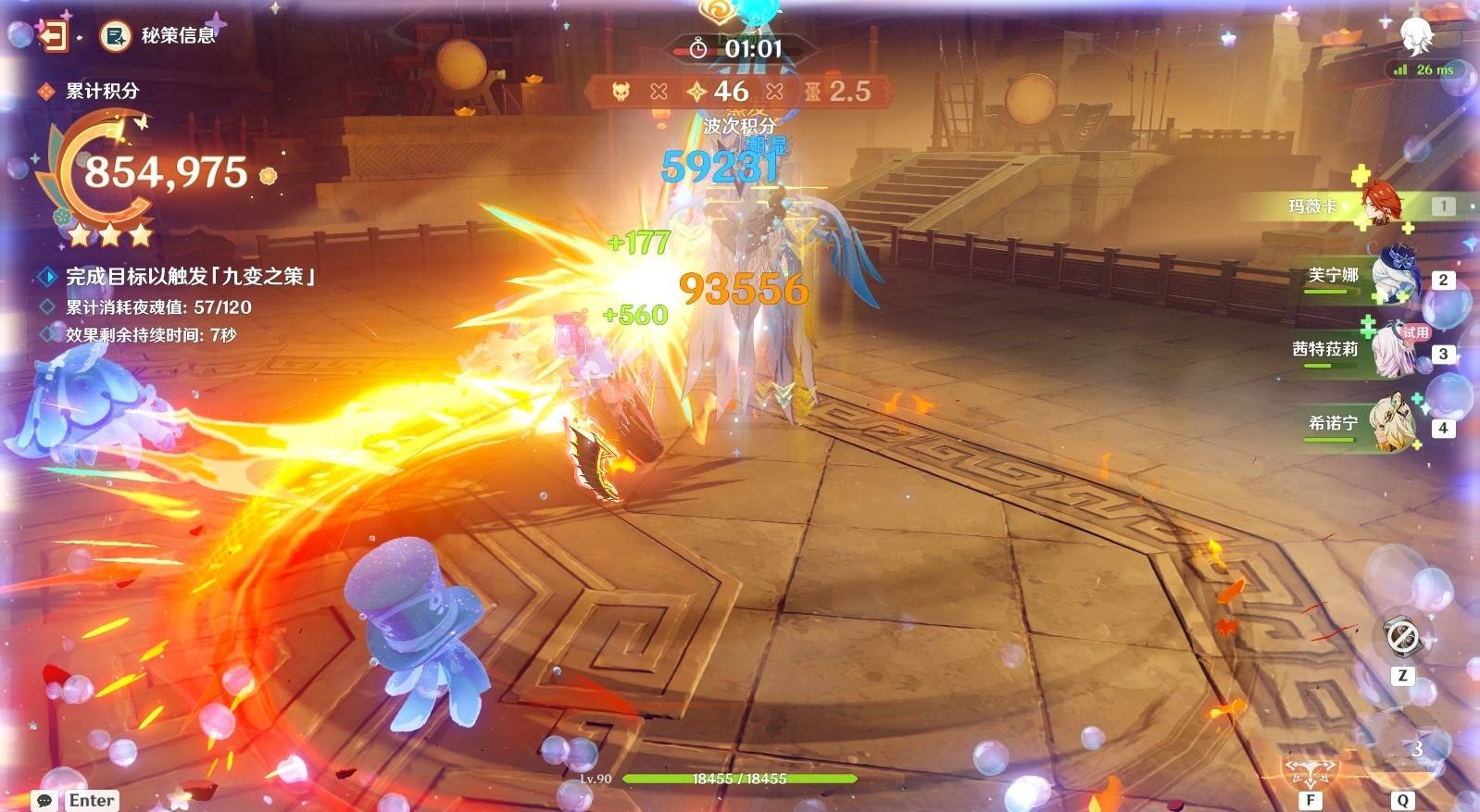Viewport: 1480px width, 812px height.
Task: Click the exit domain door icon
Action: click(x=52, y=36)
